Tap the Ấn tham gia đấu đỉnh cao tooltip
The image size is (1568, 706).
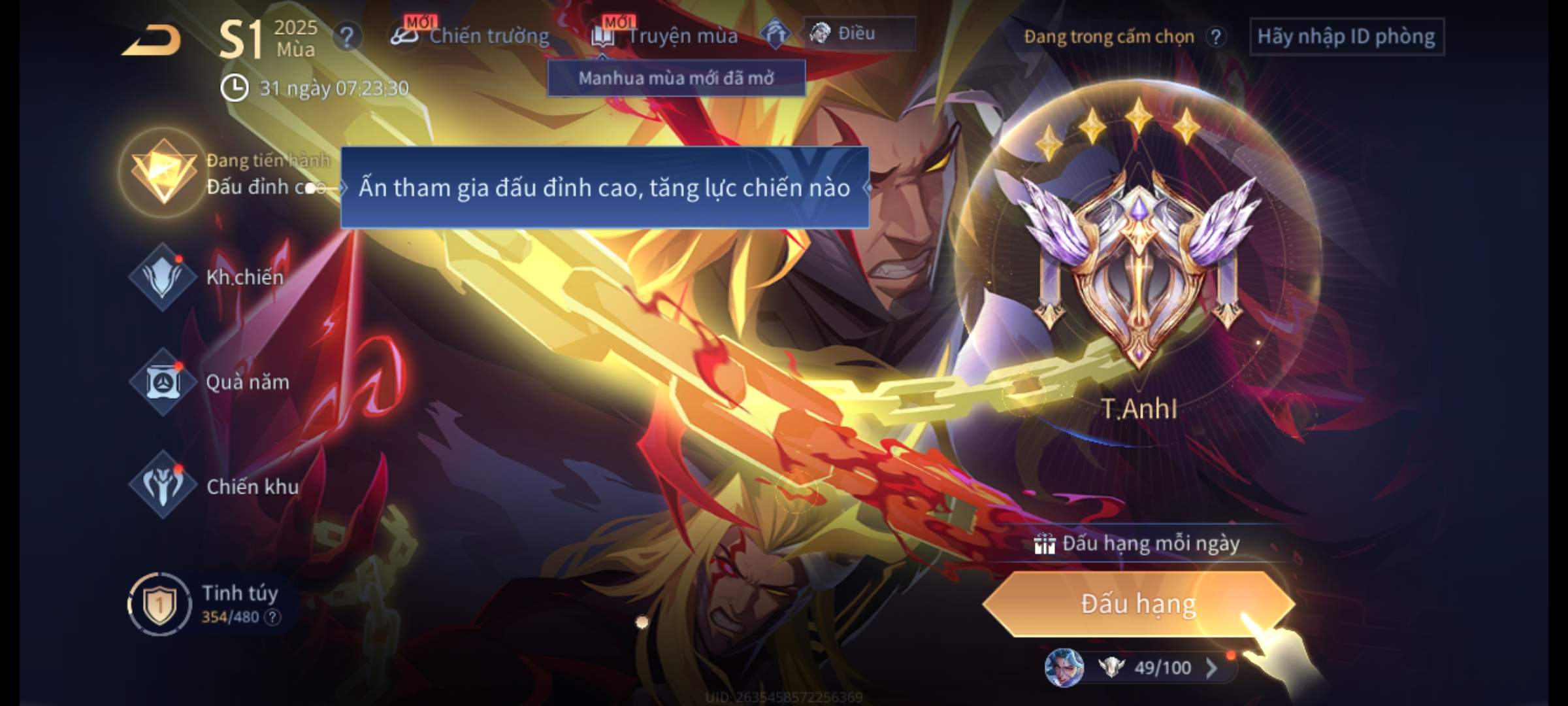tap(604, 188)
